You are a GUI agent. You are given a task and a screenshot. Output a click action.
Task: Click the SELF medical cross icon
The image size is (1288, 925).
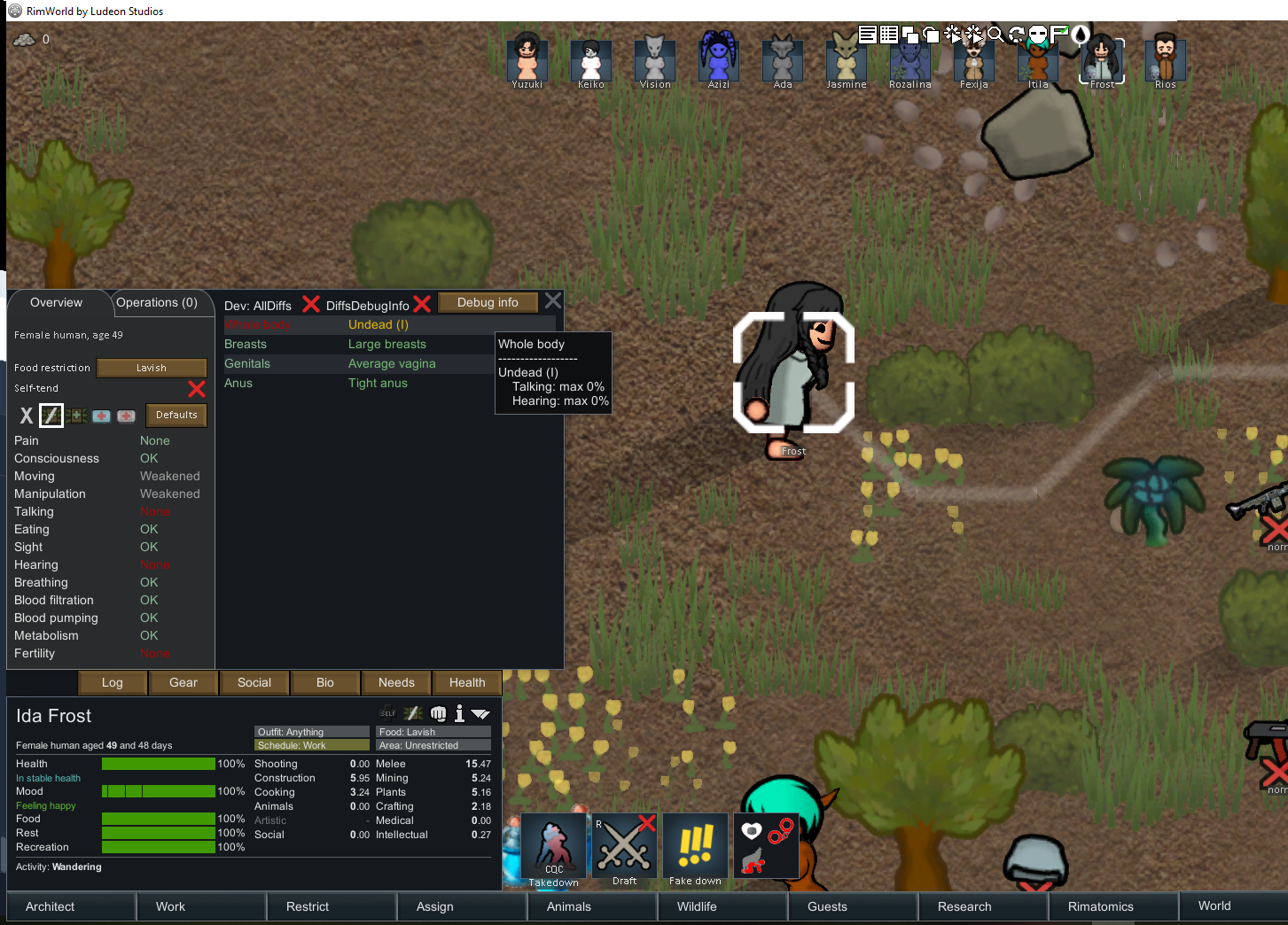388,713
